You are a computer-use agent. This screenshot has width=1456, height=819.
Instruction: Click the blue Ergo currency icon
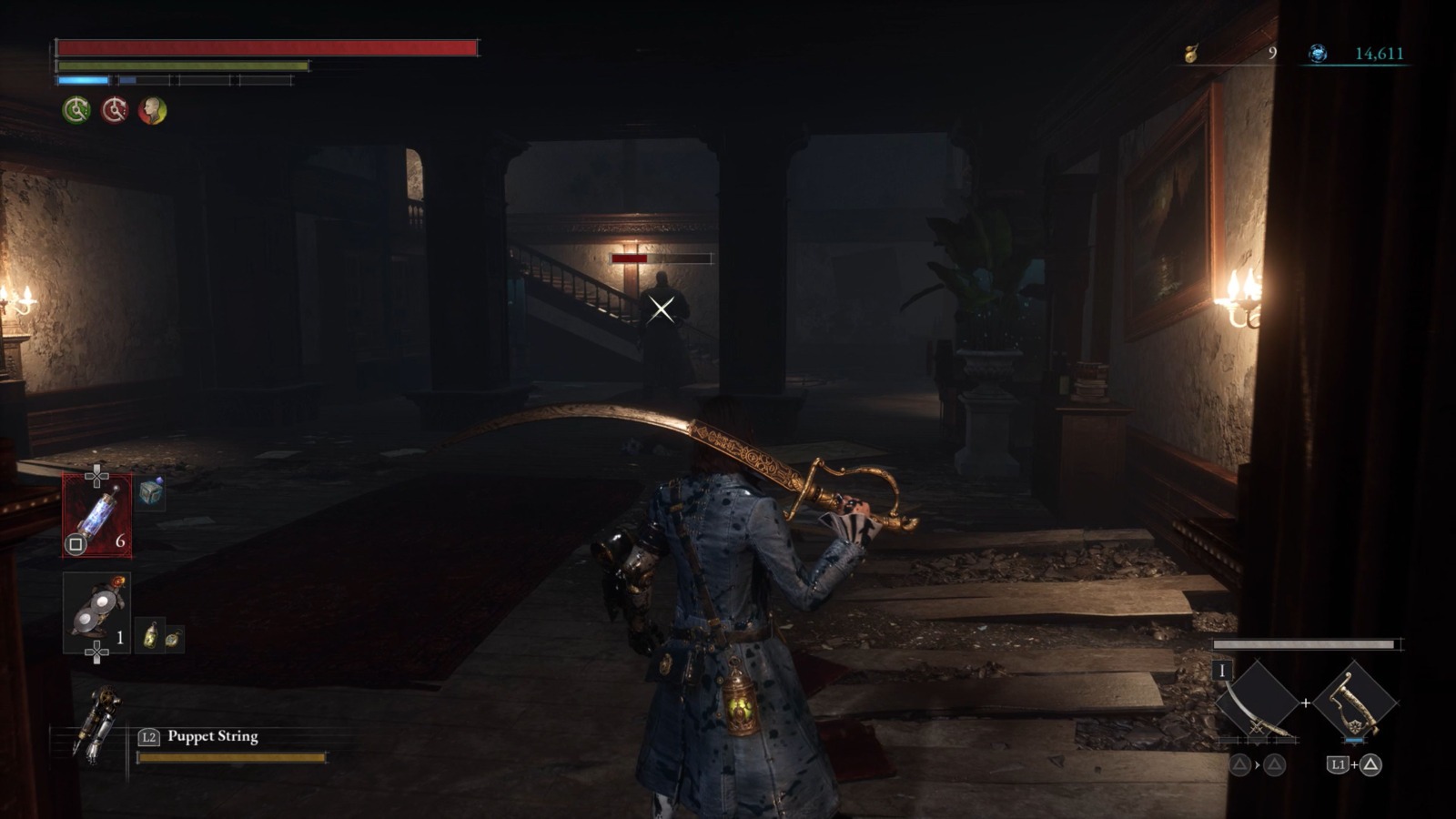(x=1317, y=54)
